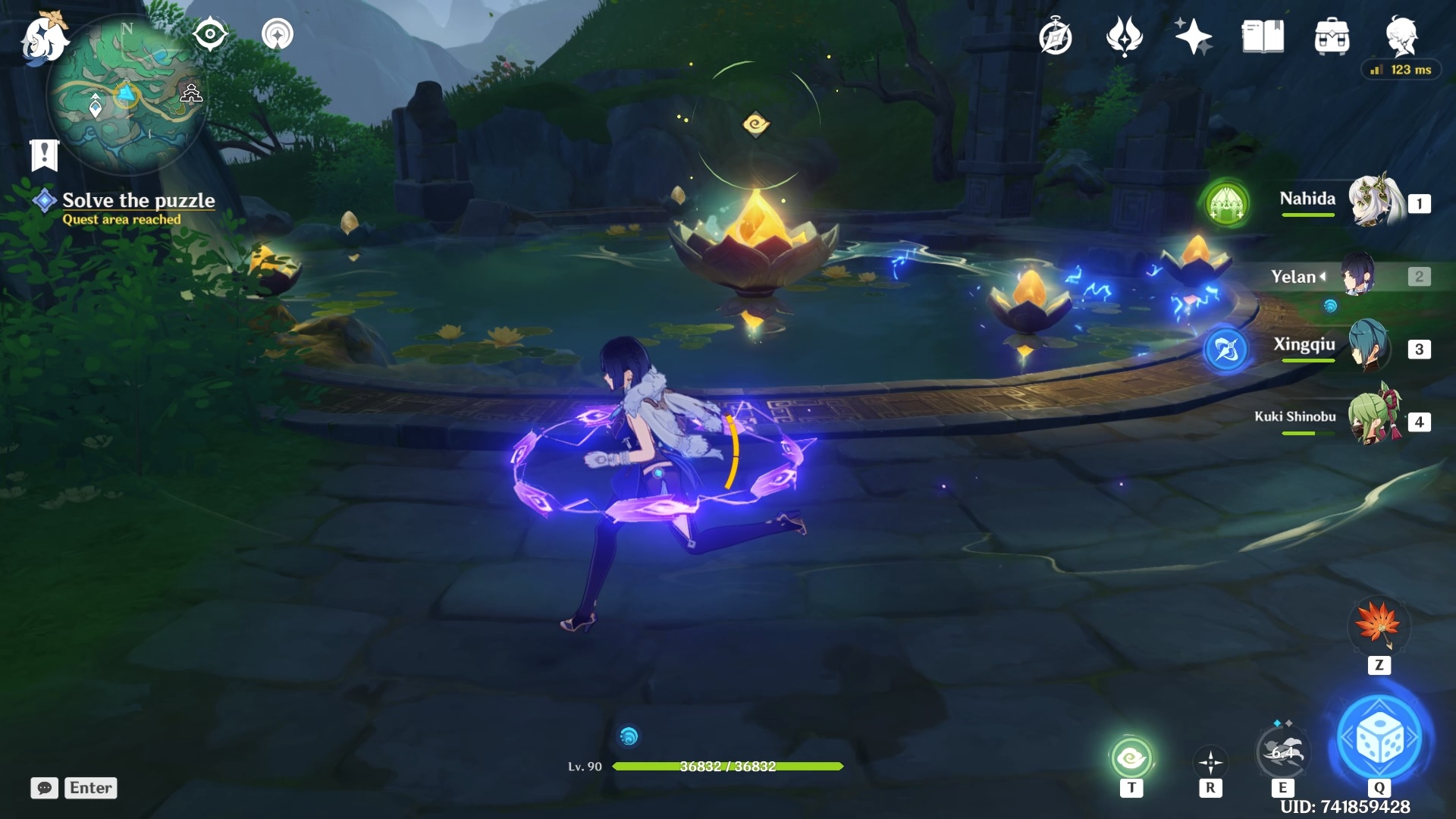
Task: Open the Archive book icon
Action: click(x=1263, y=35)
